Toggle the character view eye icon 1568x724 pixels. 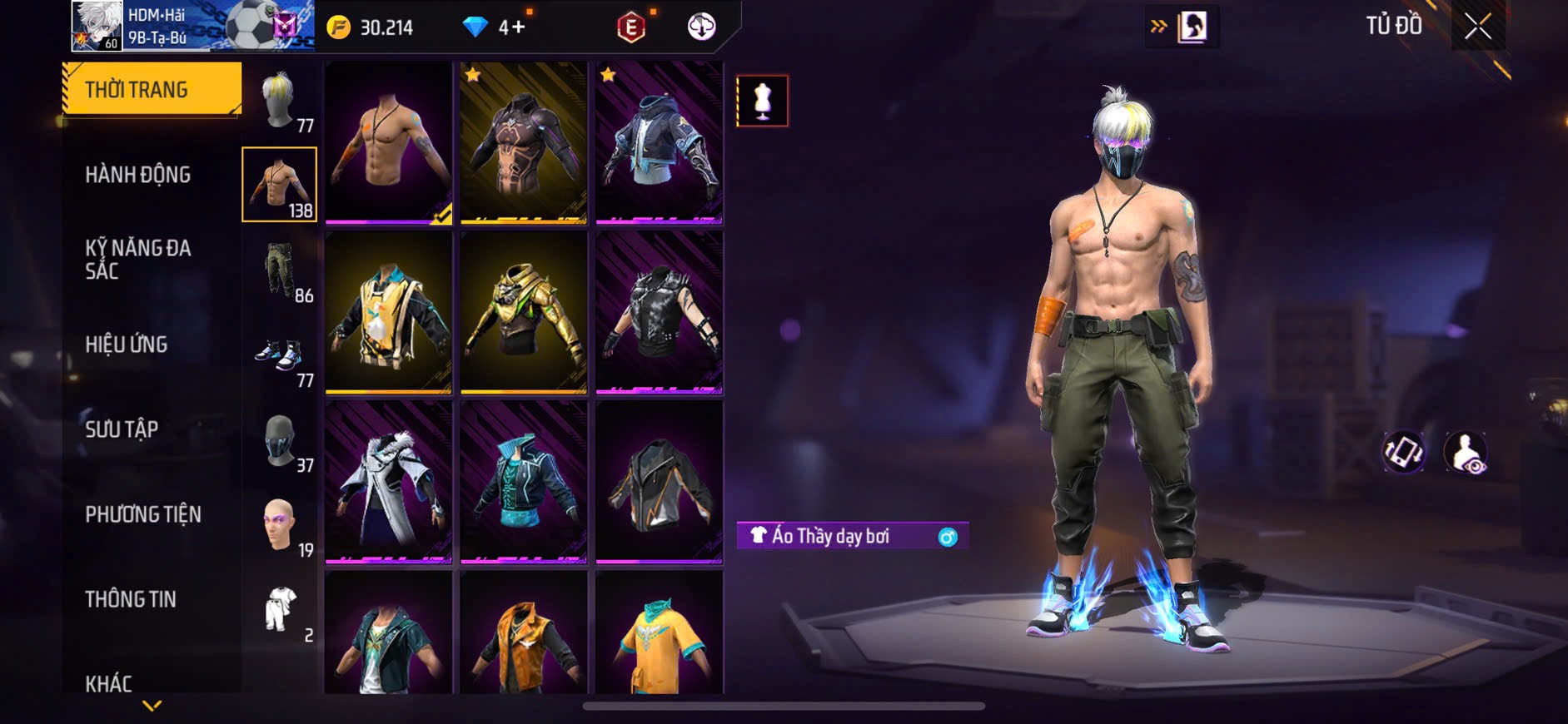[x=1465, y=452]
